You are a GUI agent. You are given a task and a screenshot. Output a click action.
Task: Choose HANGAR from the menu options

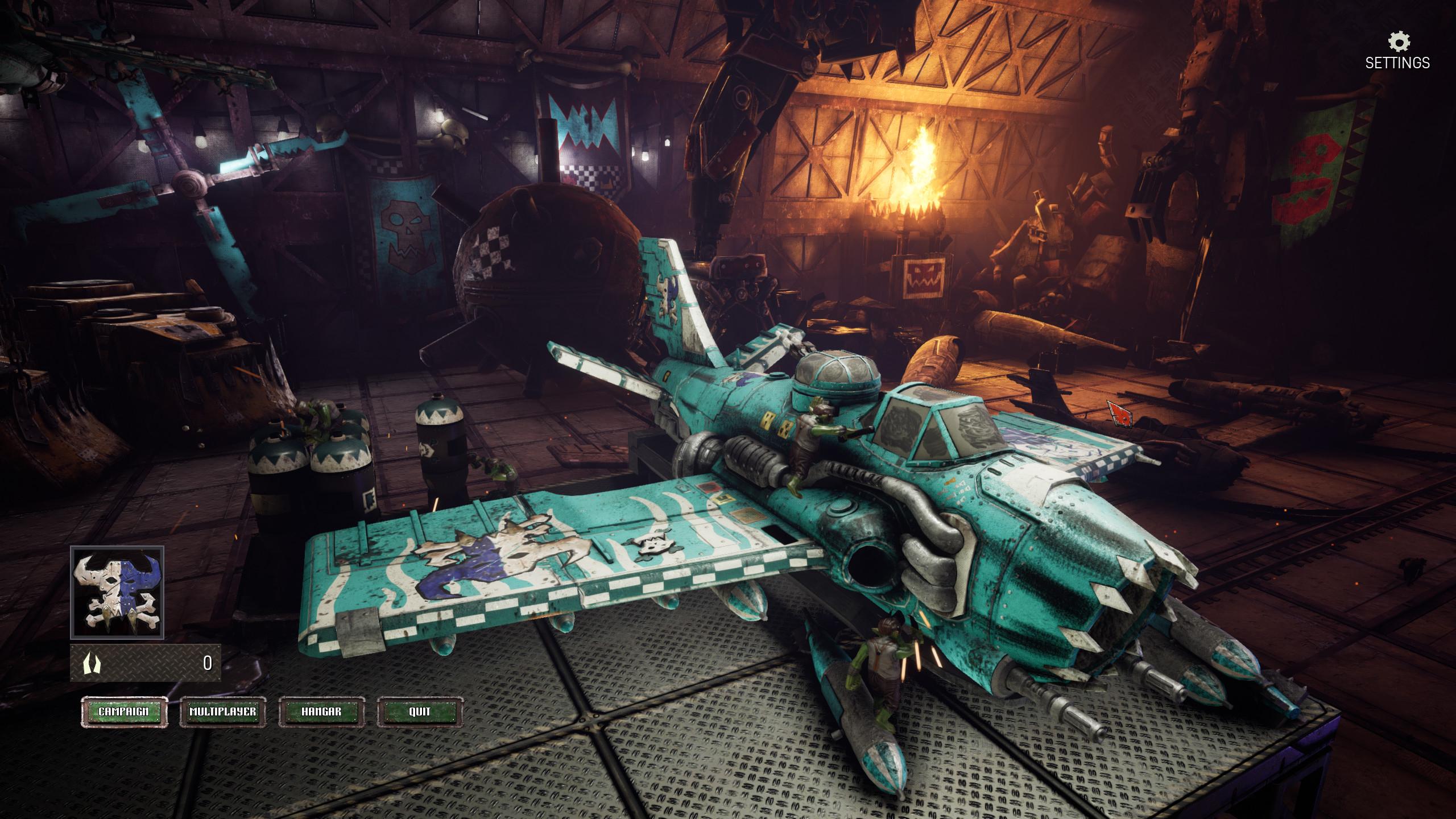coord(321,711)
